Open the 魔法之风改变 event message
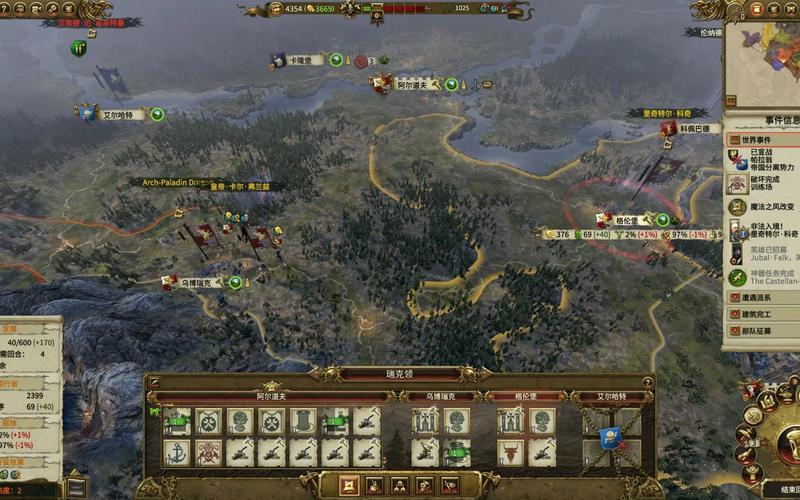Viewport: 800px width, 500px height. [x=764, y=207]
